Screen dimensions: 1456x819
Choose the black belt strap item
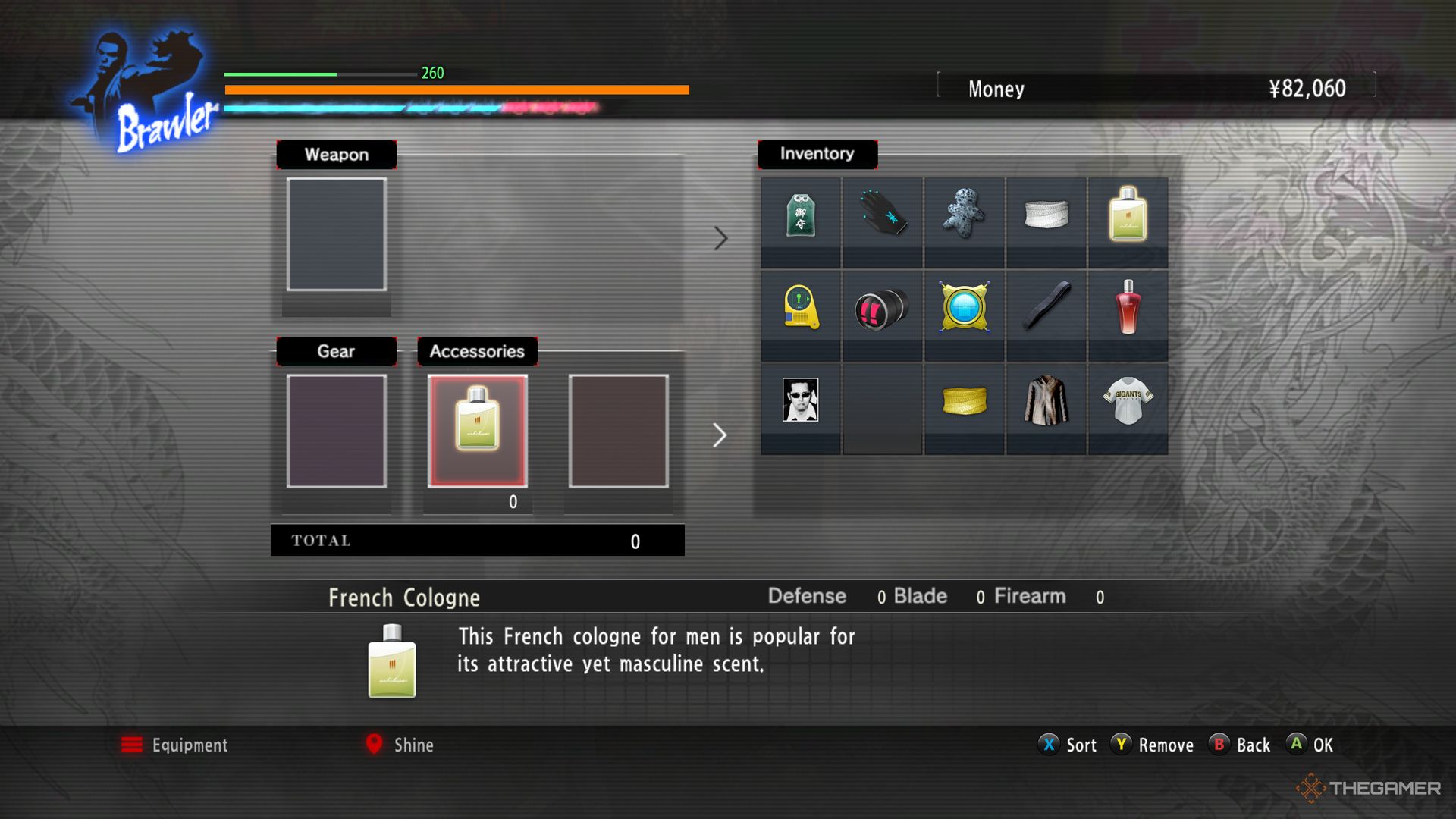click(x=1046, y=307)
